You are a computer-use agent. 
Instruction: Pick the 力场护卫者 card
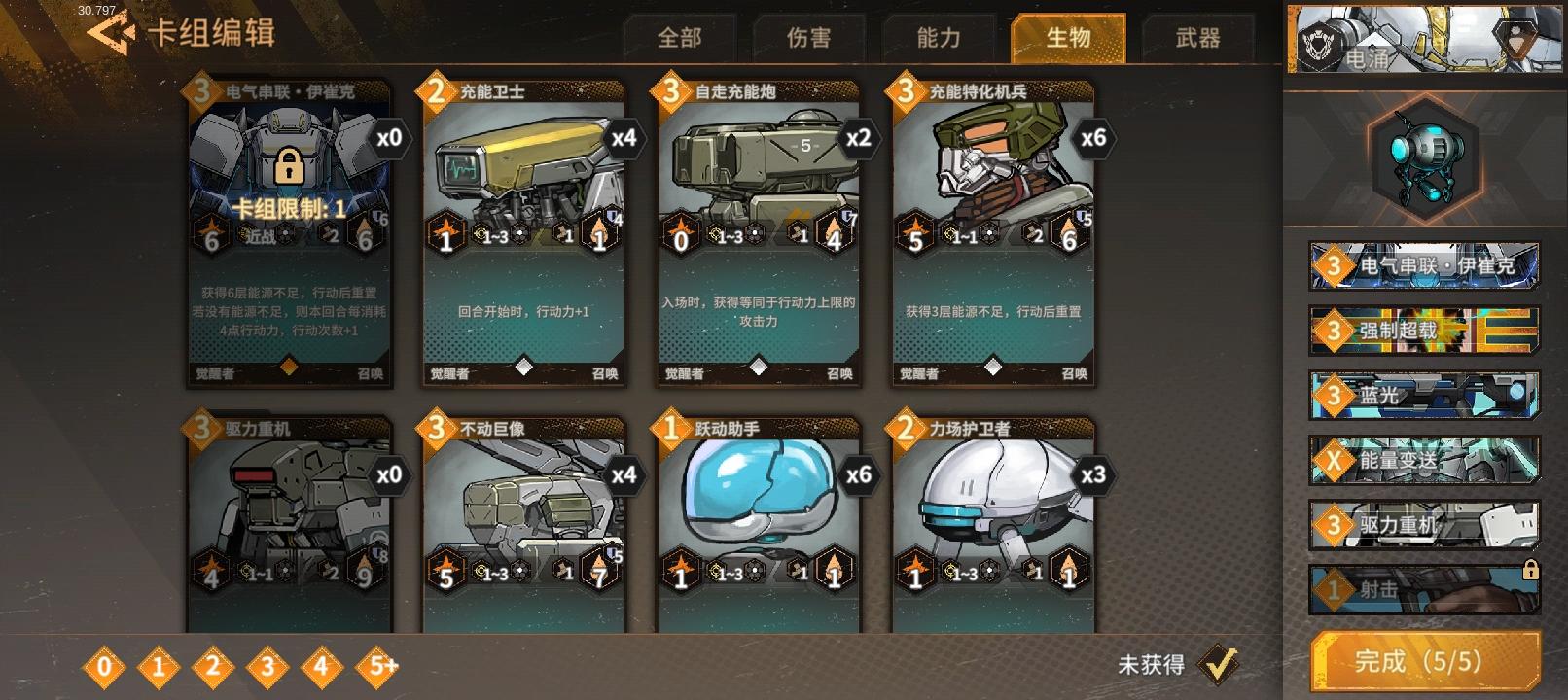(993, 525)
